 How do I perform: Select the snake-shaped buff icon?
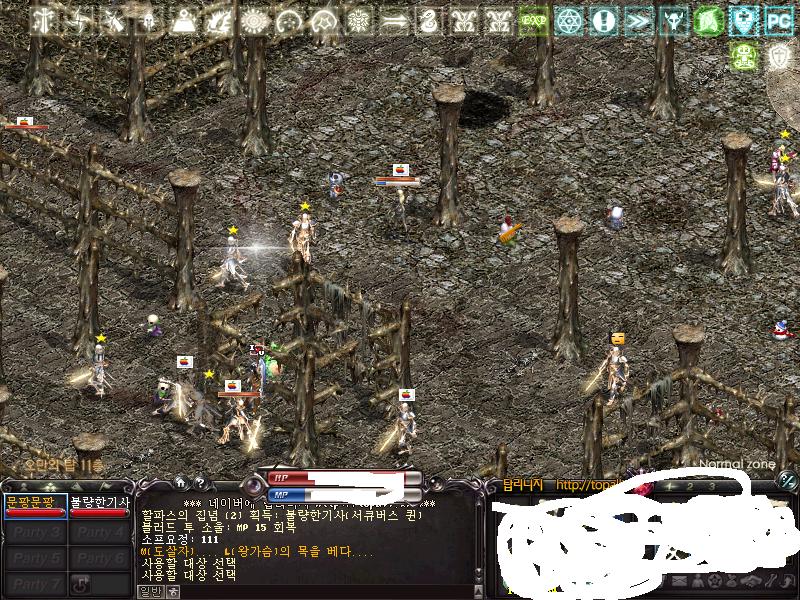pos(429,20)
